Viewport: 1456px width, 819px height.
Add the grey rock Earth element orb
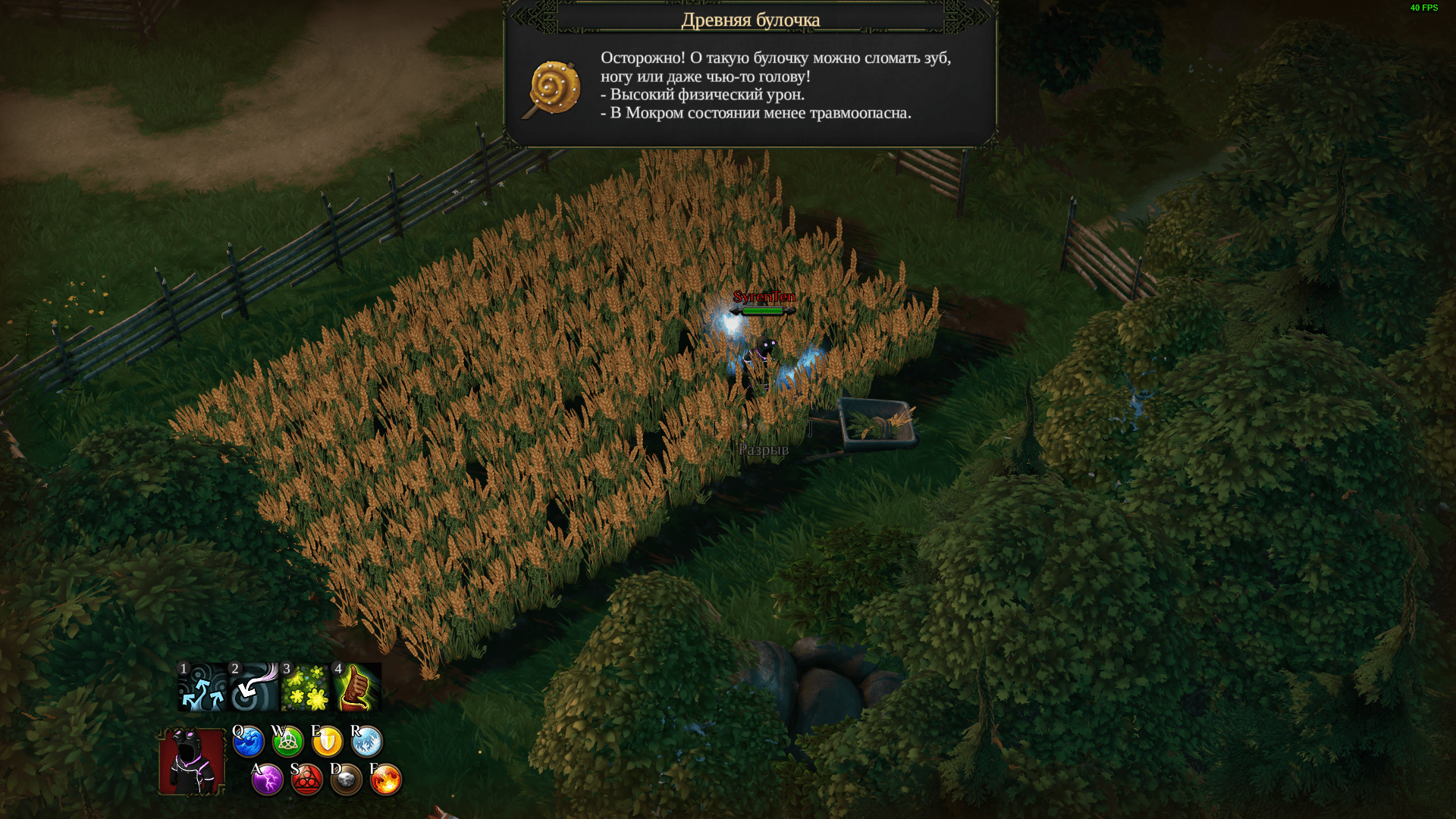pyautogui.click(x=346, y=780)
